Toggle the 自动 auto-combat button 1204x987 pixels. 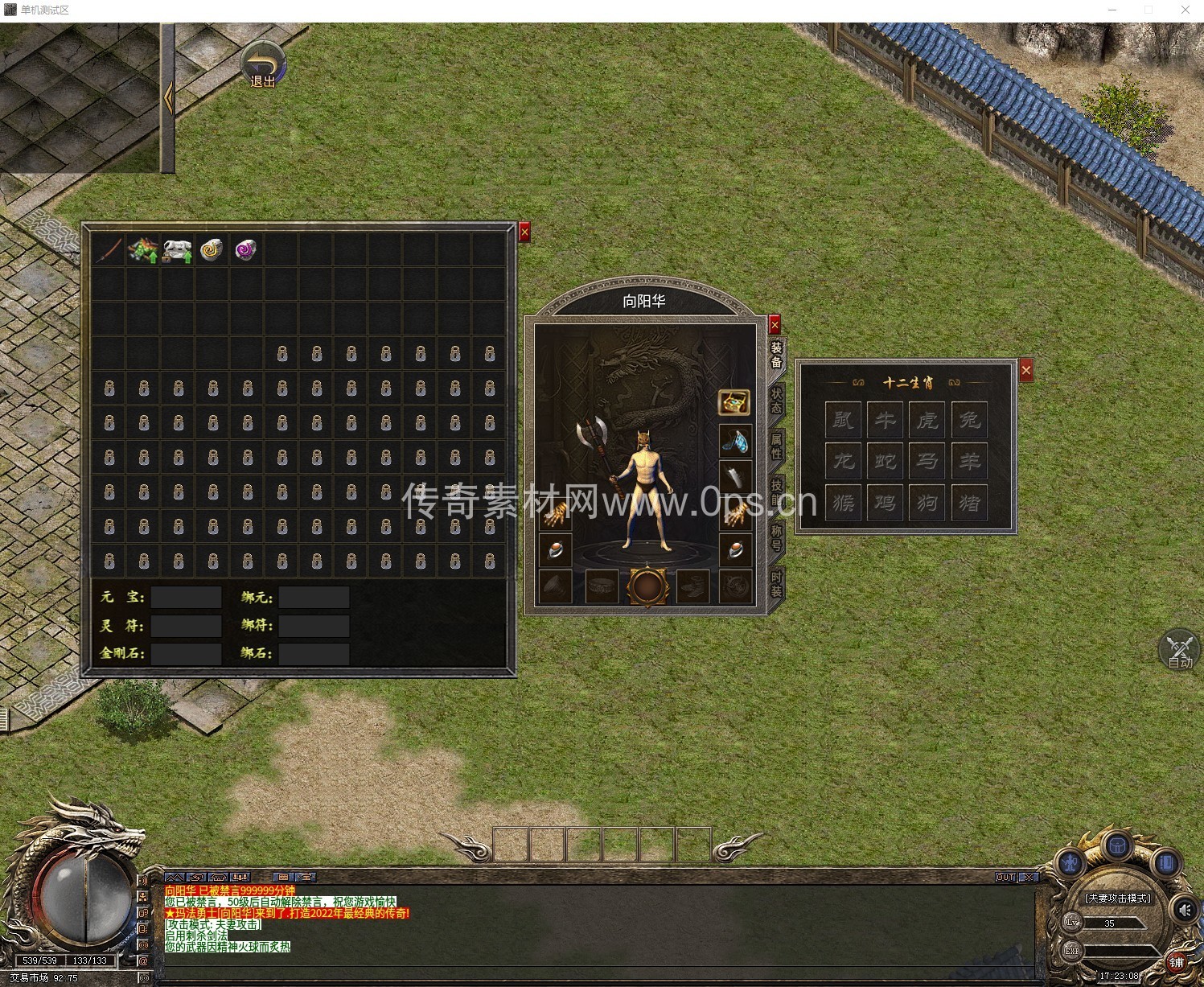pos(1179,651)
